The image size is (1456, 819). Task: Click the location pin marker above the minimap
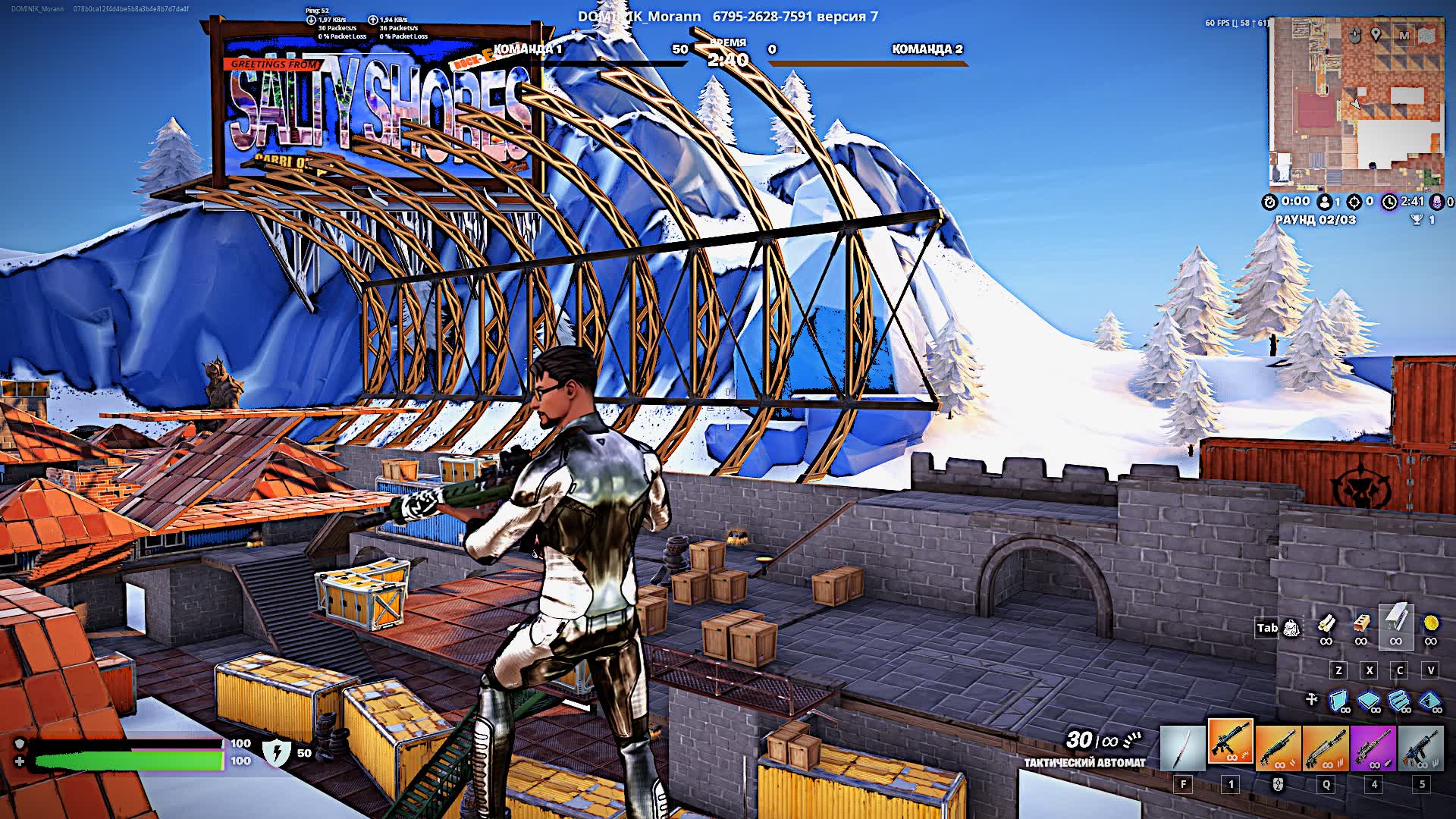(1376, 35)
